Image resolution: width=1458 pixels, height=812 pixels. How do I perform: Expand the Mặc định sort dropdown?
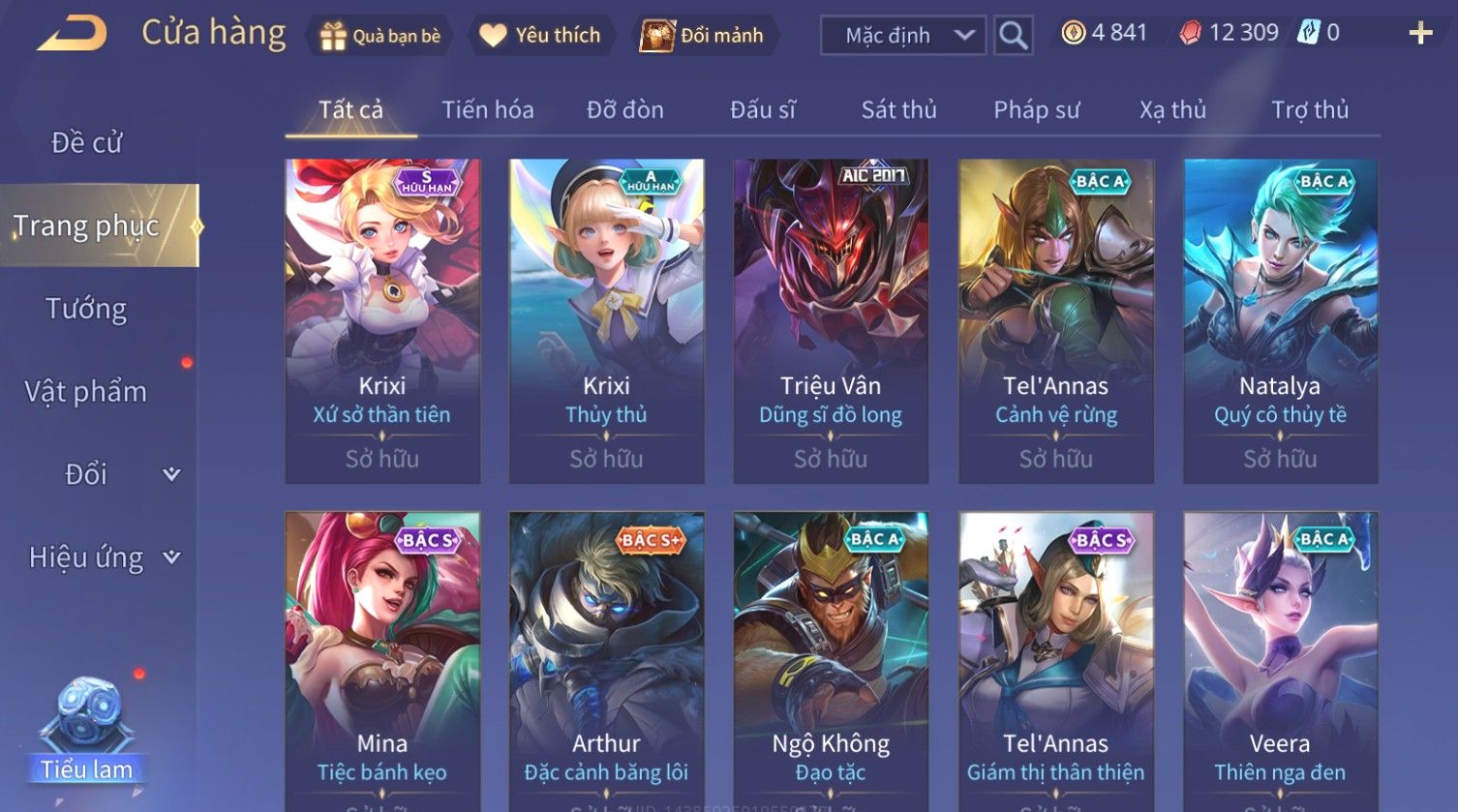point(901,36)
